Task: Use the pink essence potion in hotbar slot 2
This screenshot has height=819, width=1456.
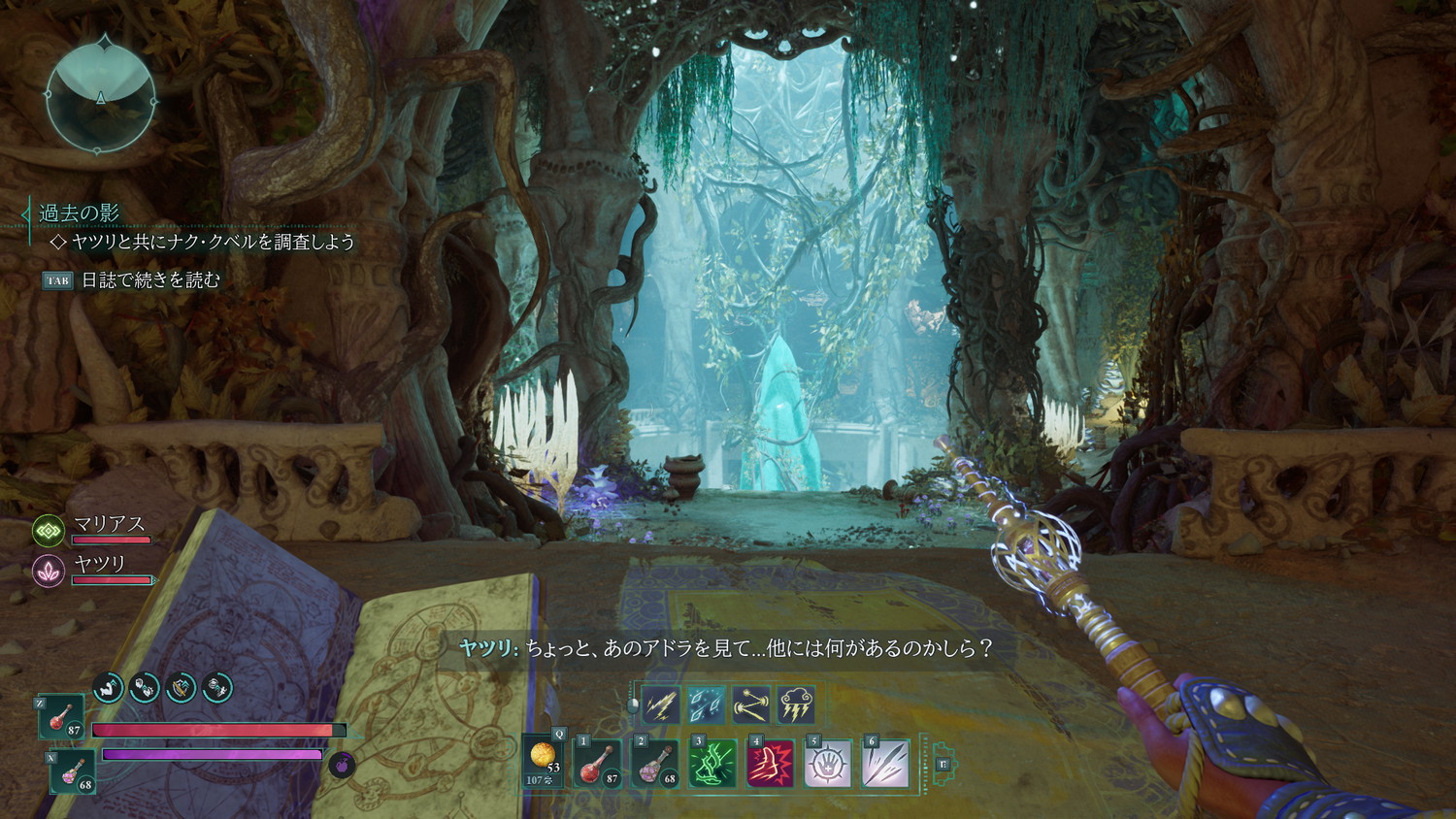Action: (x=655, y=762)
